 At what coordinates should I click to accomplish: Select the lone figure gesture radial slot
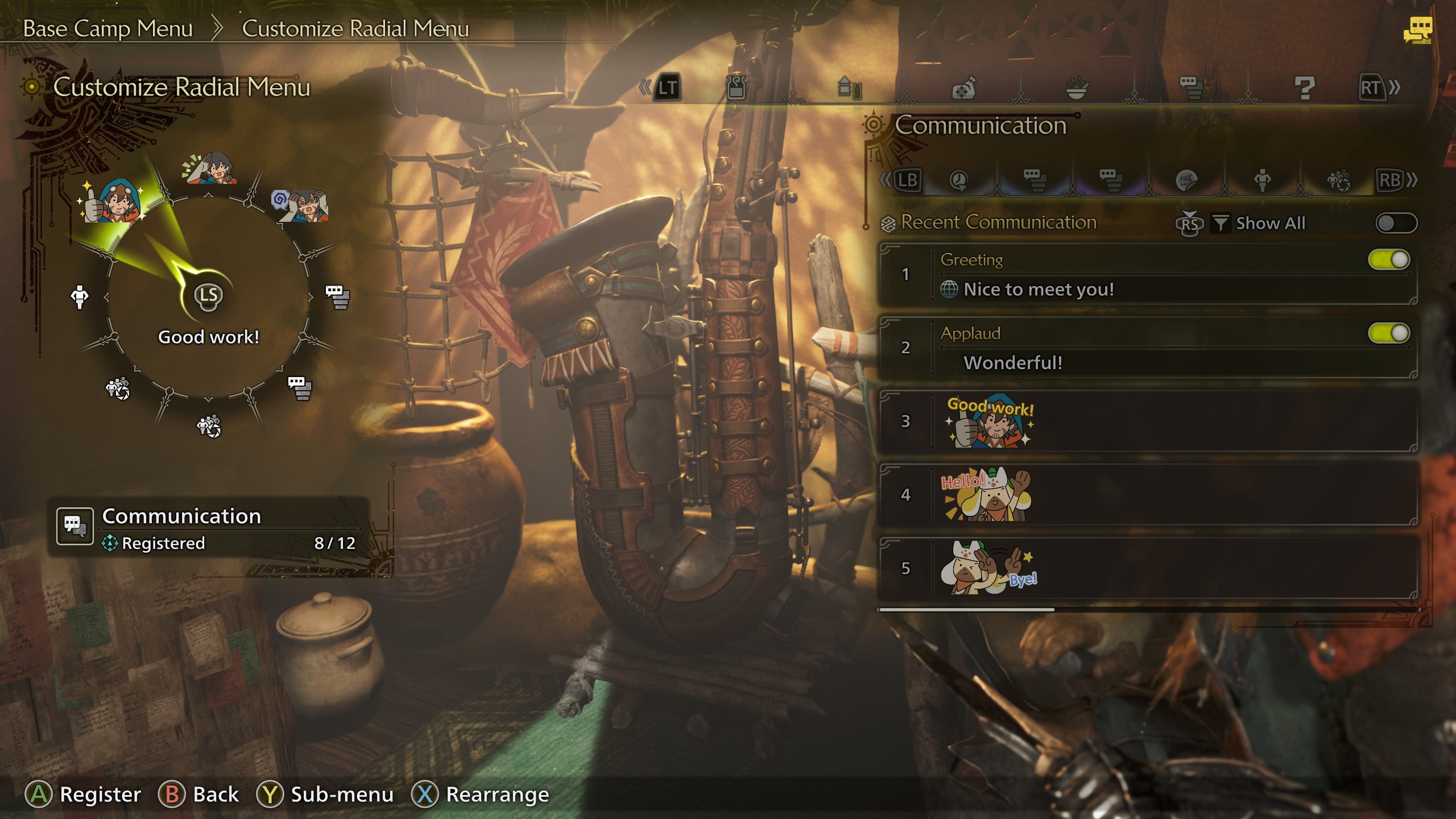coord(80,296)
